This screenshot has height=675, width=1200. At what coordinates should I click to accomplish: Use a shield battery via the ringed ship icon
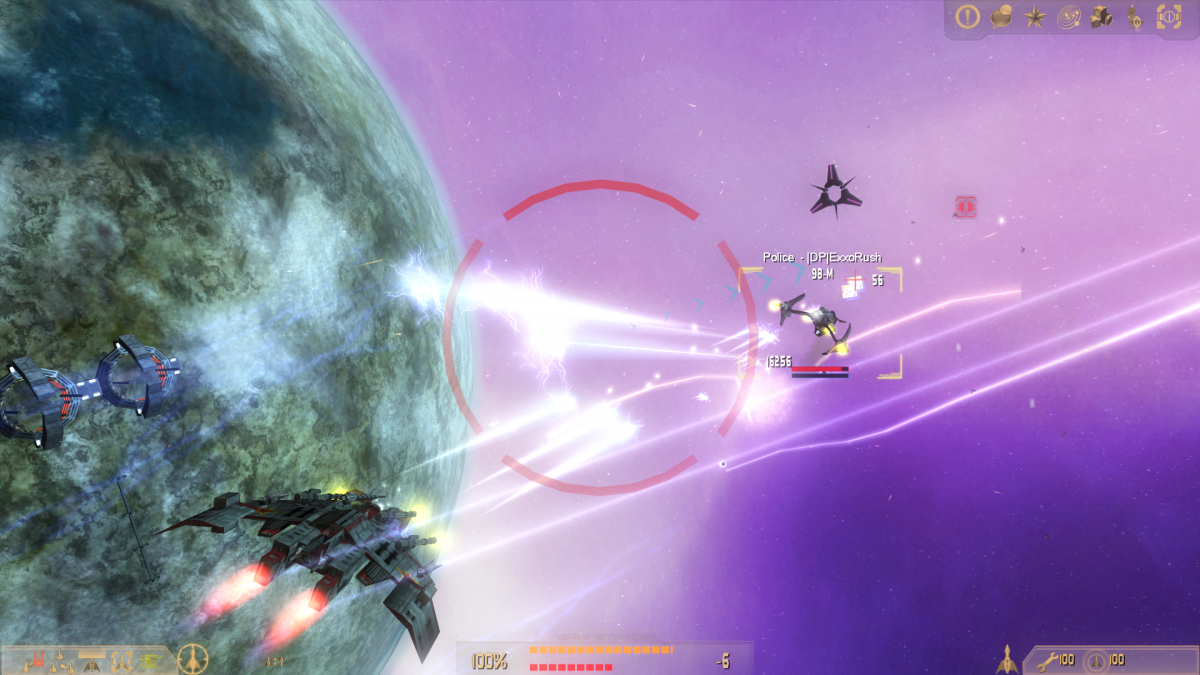tap(1096, 660)
